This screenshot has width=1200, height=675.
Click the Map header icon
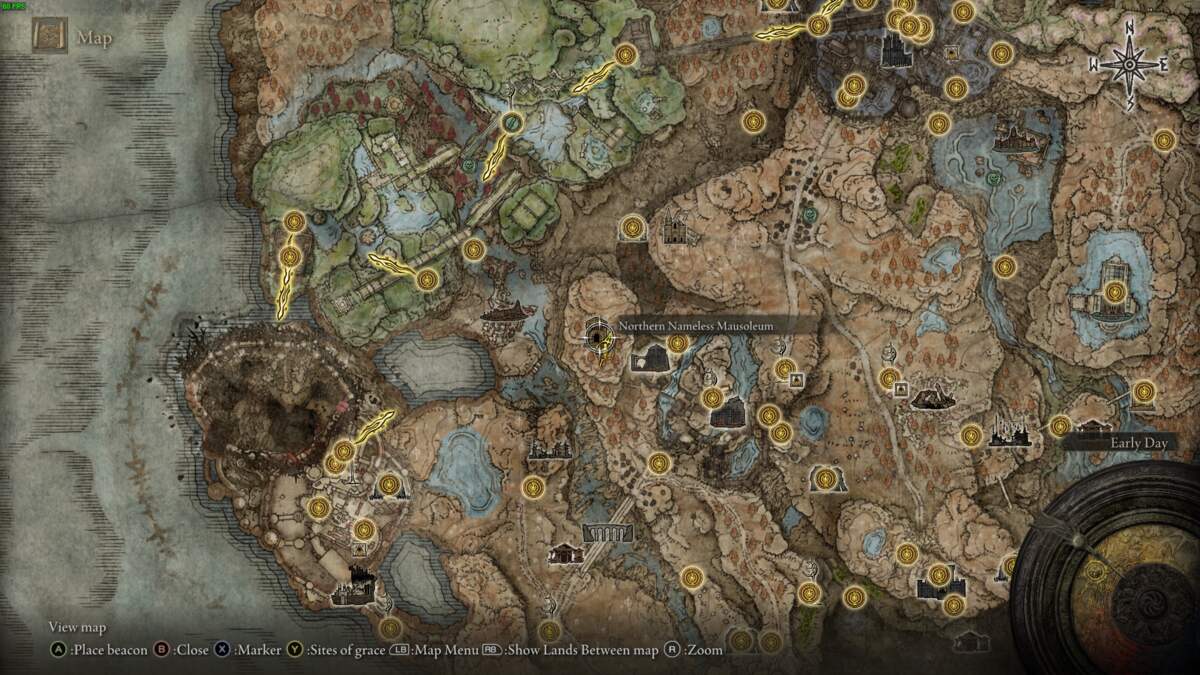pyautogui.click(x=49, y=37)
